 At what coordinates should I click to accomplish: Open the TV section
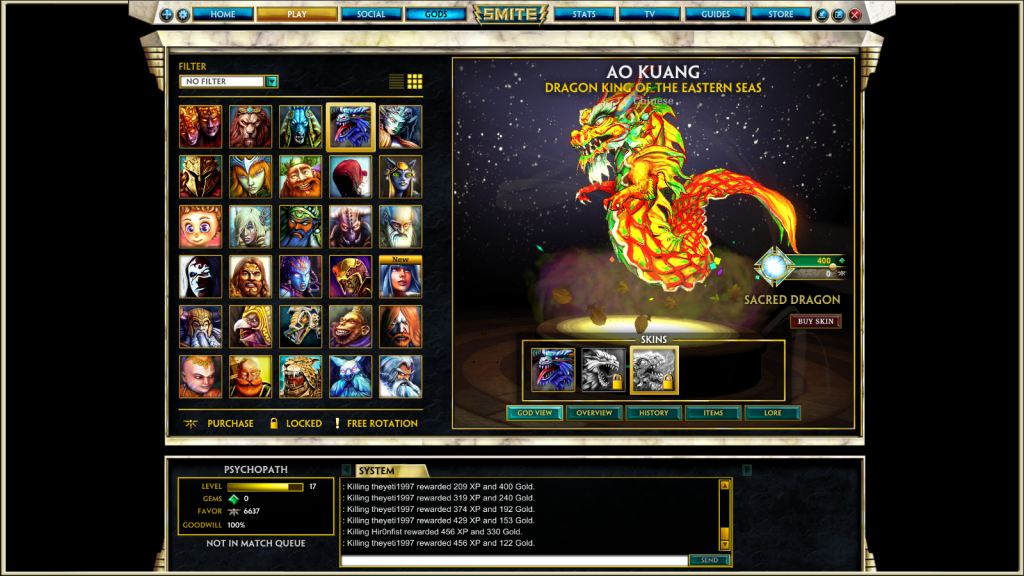[x=649, y=14]
